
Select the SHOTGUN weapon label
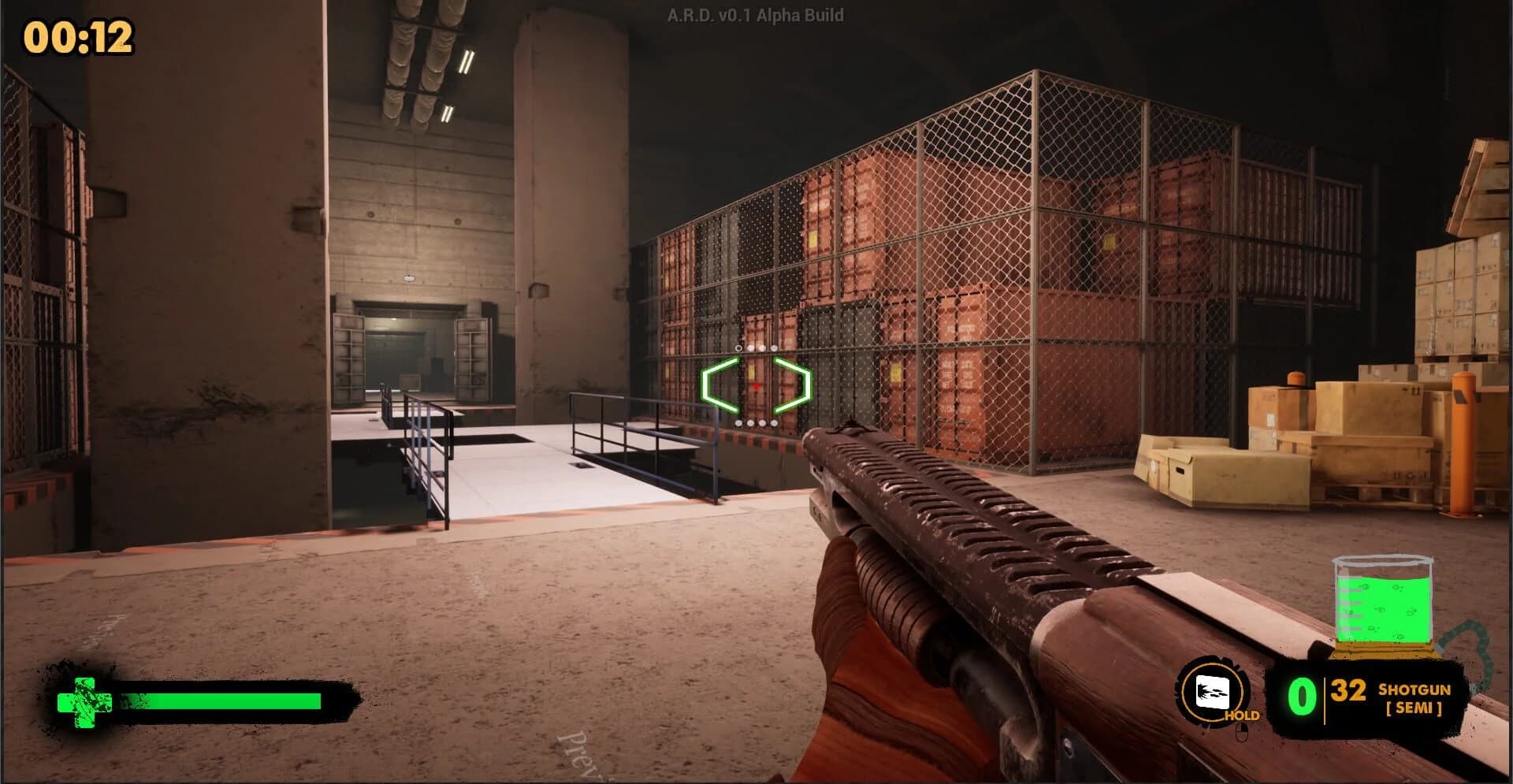[x=1414, y=690]
